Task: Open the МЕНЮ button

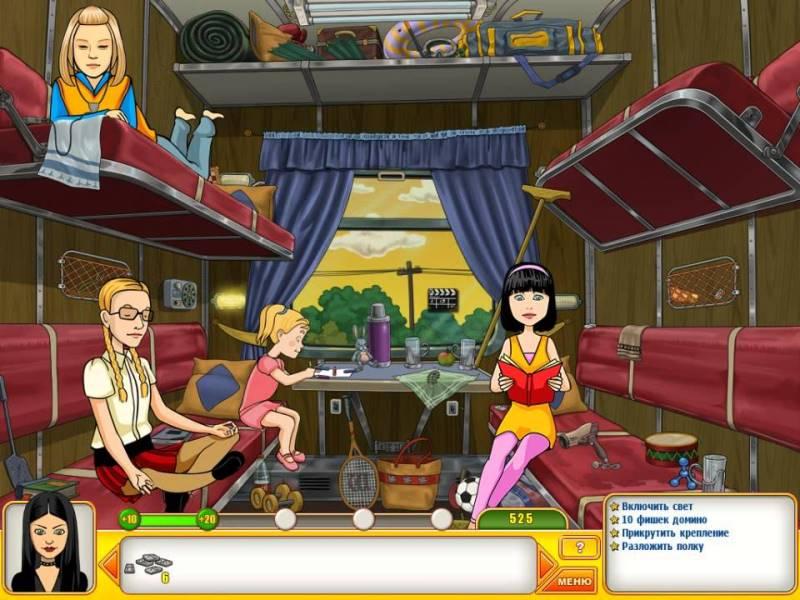Action: 575,579
